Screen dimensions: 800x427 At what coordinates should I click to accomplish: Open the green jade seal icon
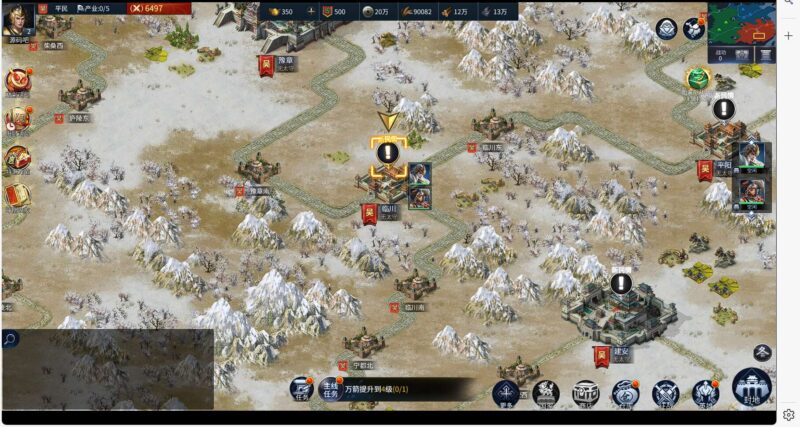point(698,78)
